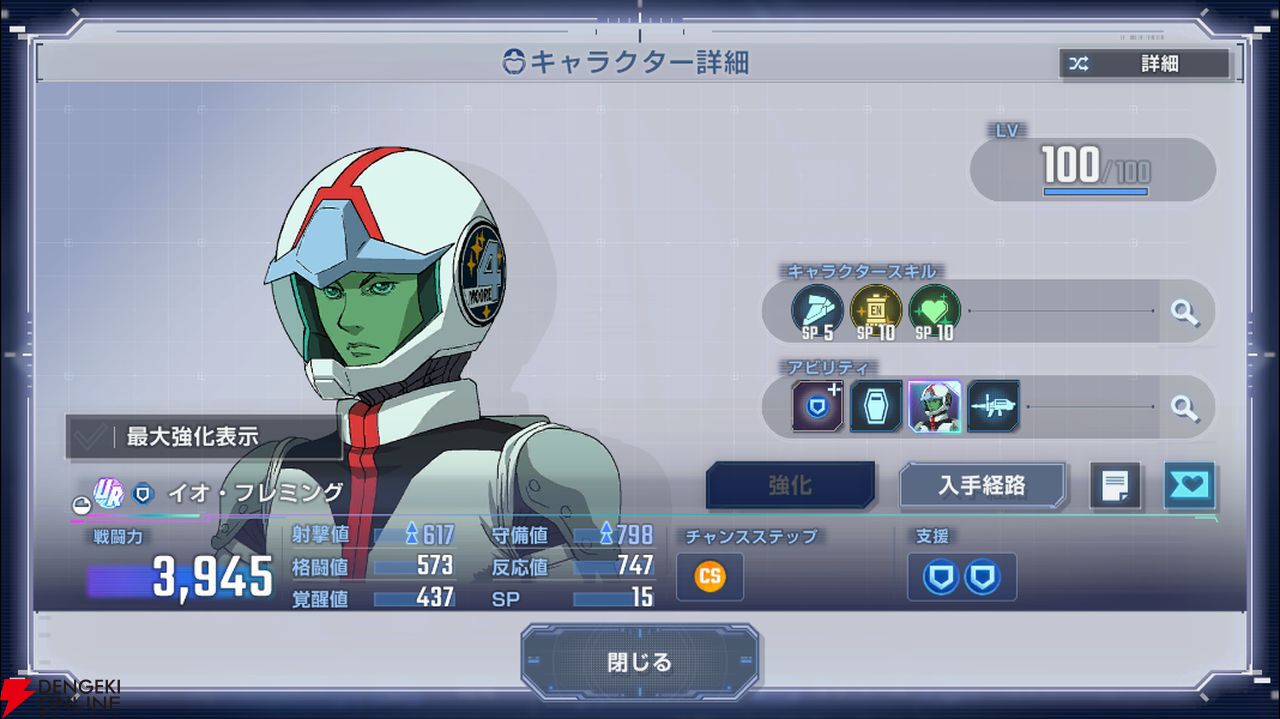This screenshot has width=1280, height=719.
Task: Select the double shield support icon
Action: 961,577
